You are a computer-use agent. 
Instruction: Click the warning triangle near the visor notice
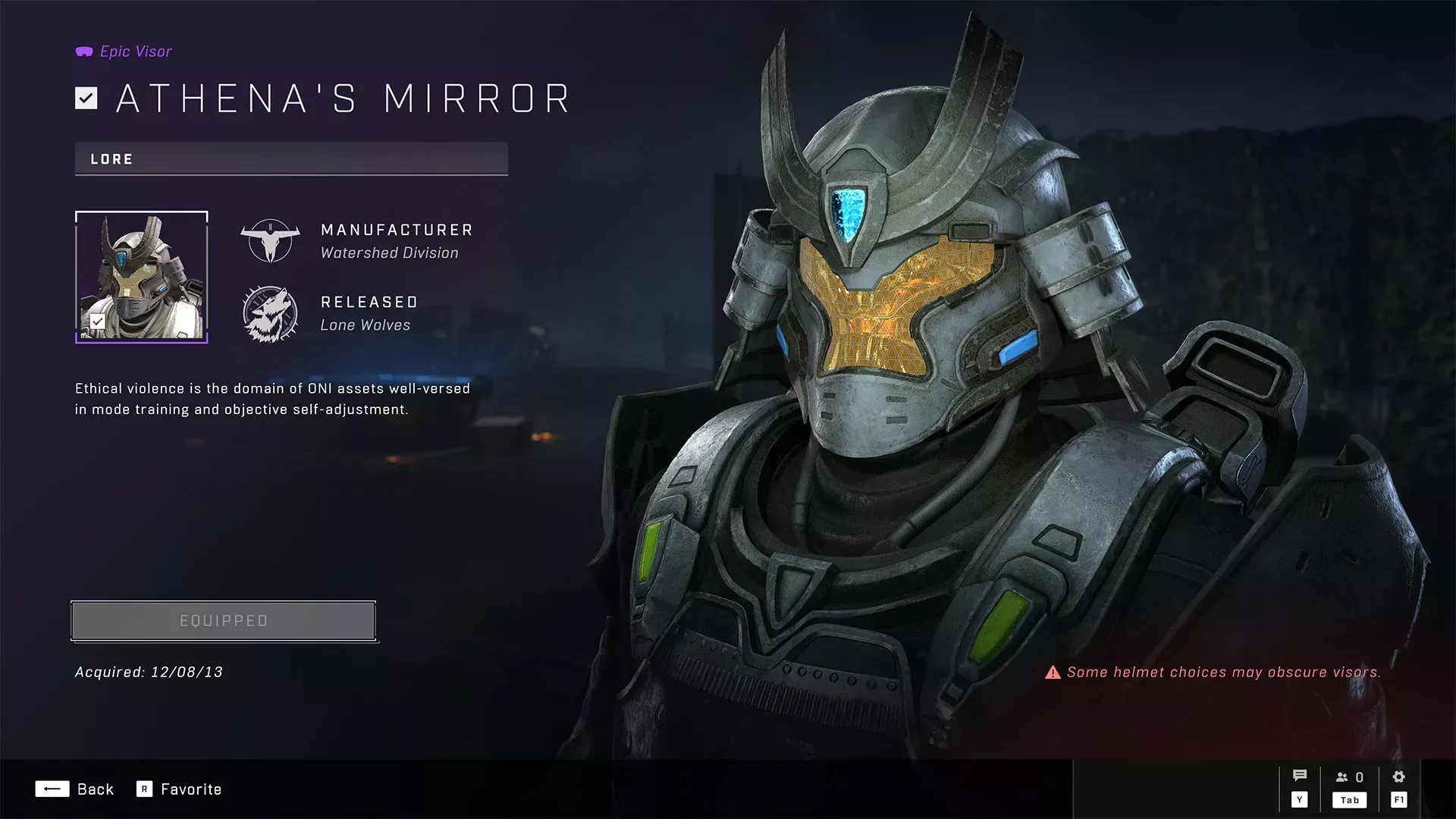(1053, 672)
